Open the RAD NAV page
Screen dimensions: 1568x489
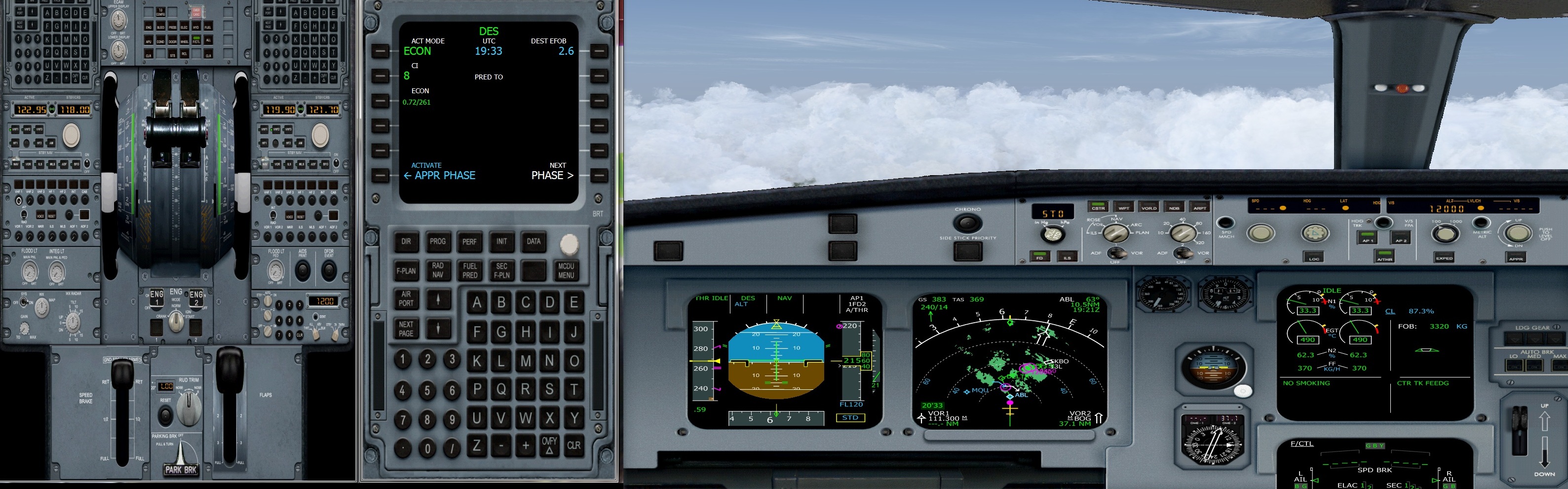click(x=439, y=270)
